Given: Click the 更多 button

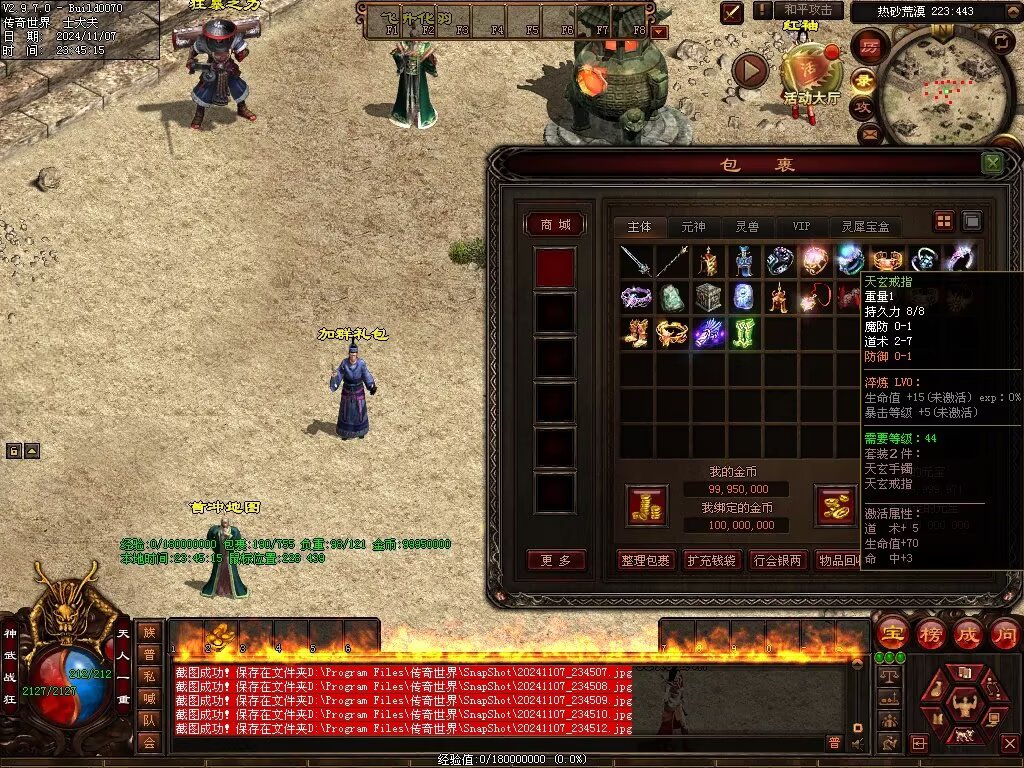Looking at the screenshot, I should pos(555,560).
